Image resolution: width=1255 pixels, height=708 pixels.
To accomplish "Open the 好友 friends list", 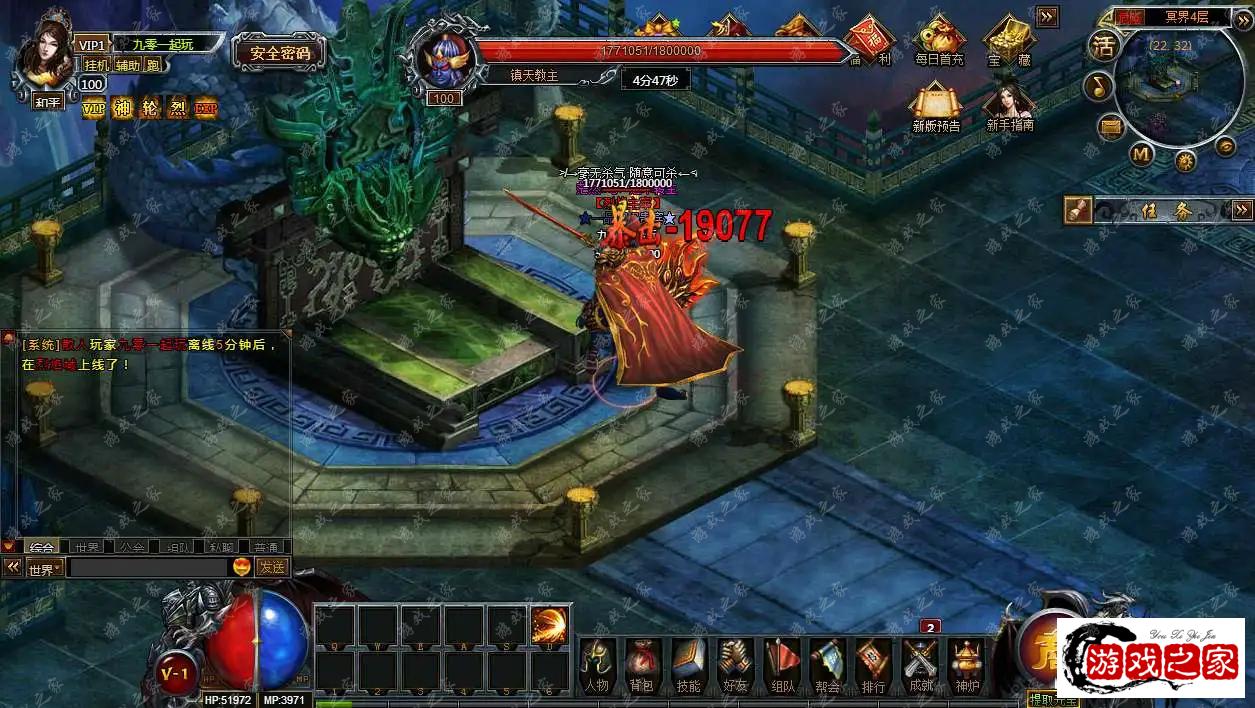I will pyautogui.click(x=735, y=664).
